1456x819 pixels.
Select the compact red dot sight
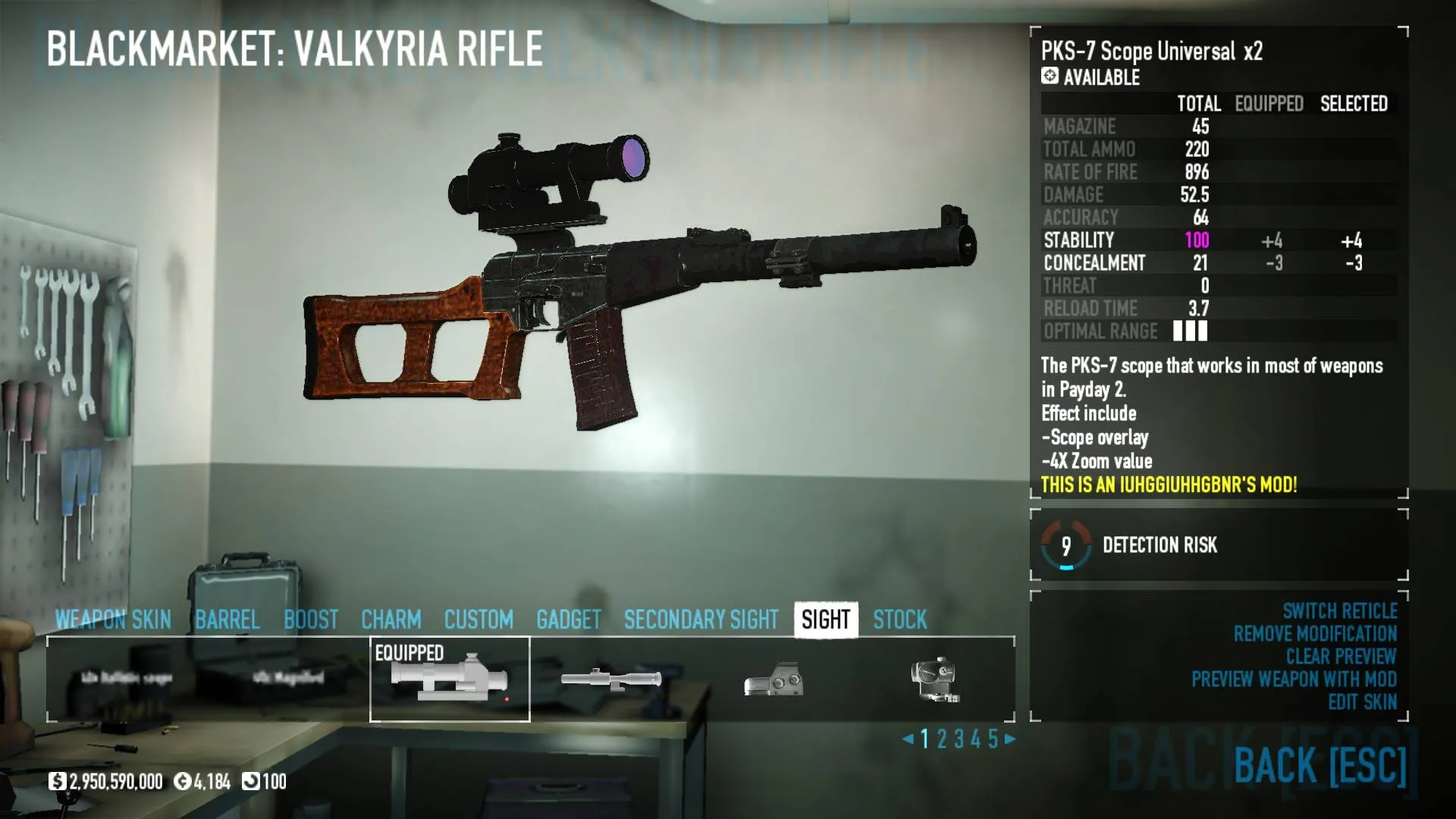point(935,679)
